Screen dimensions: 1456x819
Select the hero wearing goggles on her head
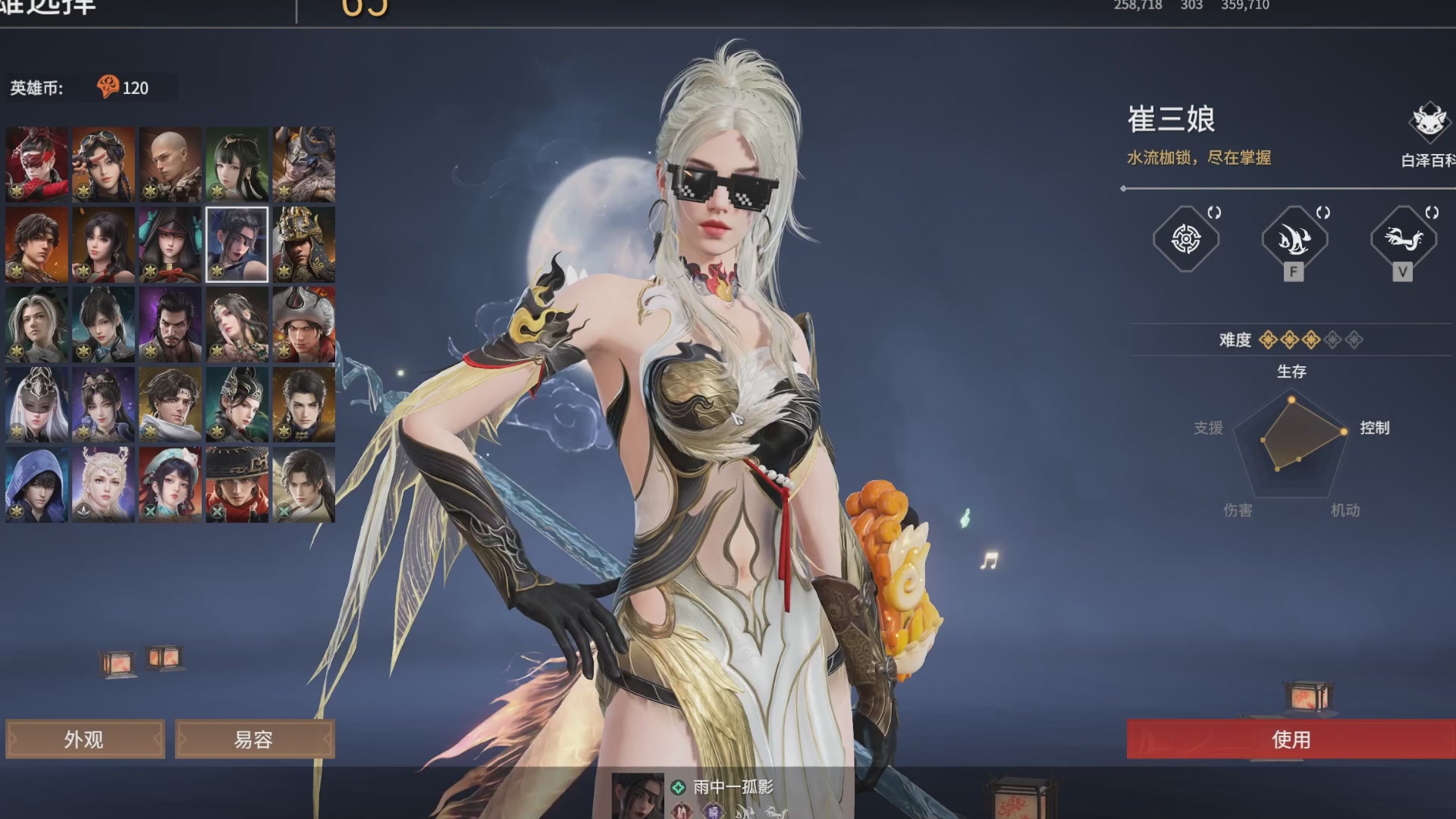[x=104, y=164]
